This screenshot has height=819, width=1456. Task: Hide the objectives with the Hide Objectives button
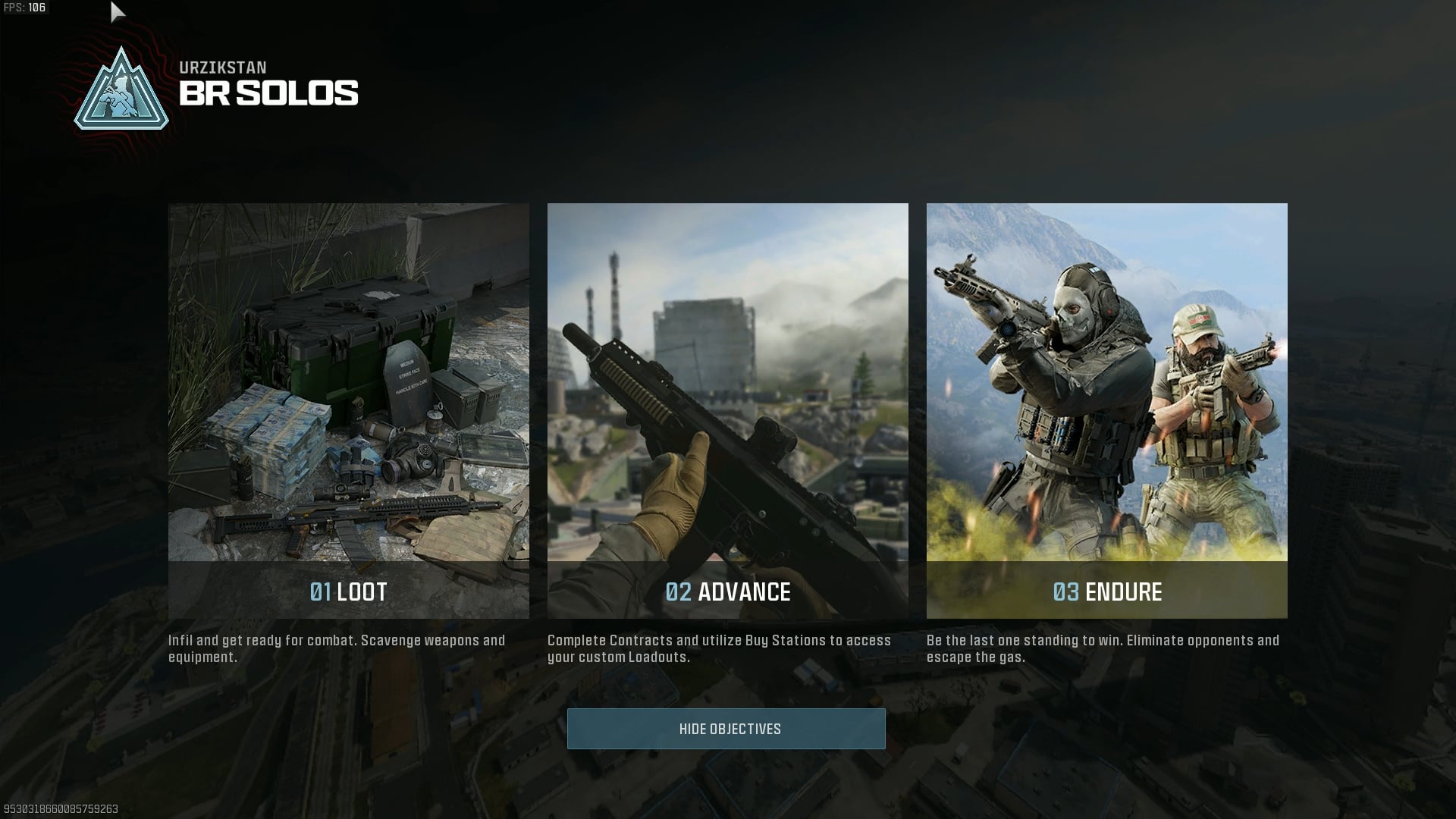727,729
